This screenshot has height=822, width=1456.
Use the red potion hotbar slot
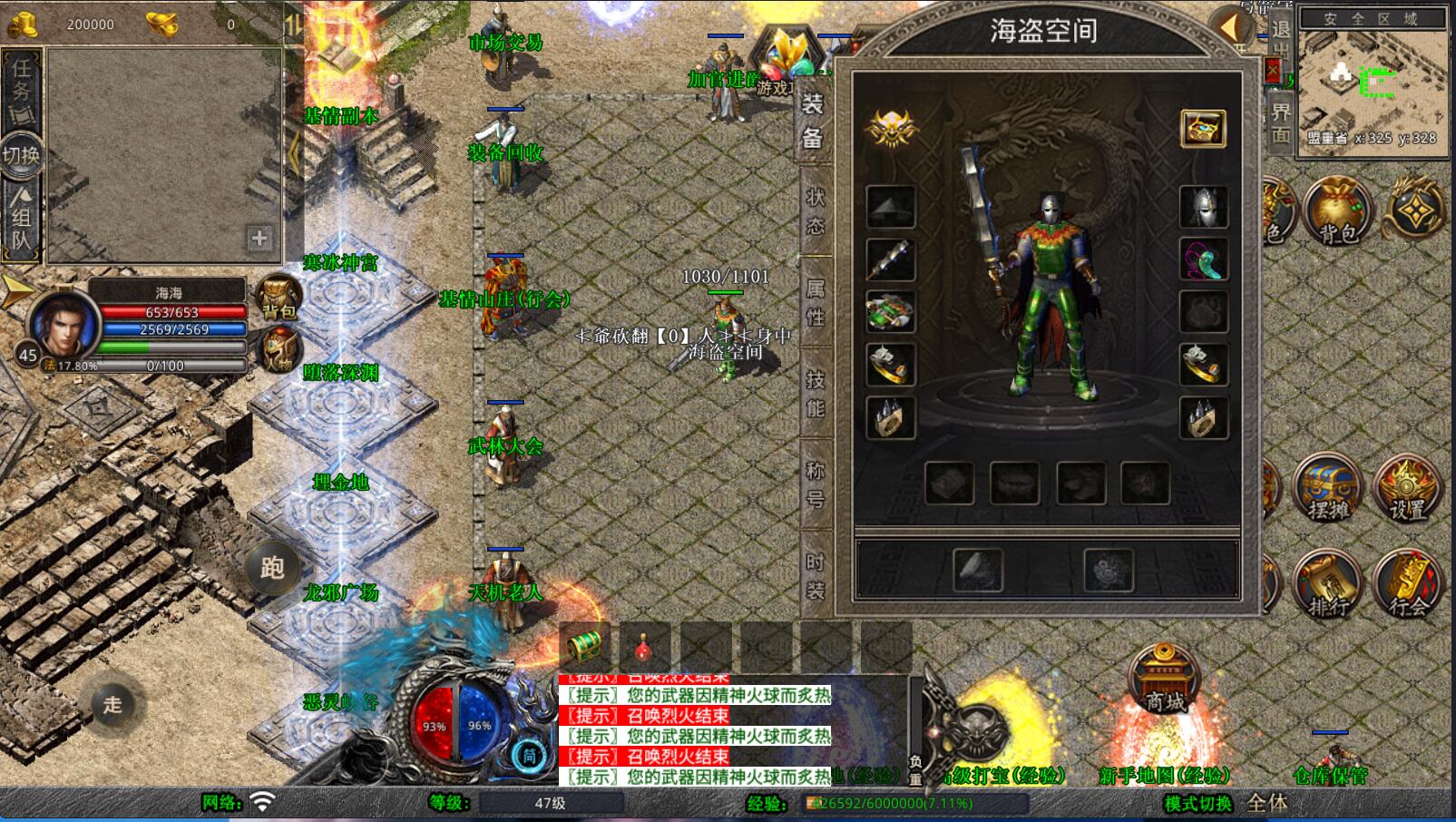click(643, 648)
